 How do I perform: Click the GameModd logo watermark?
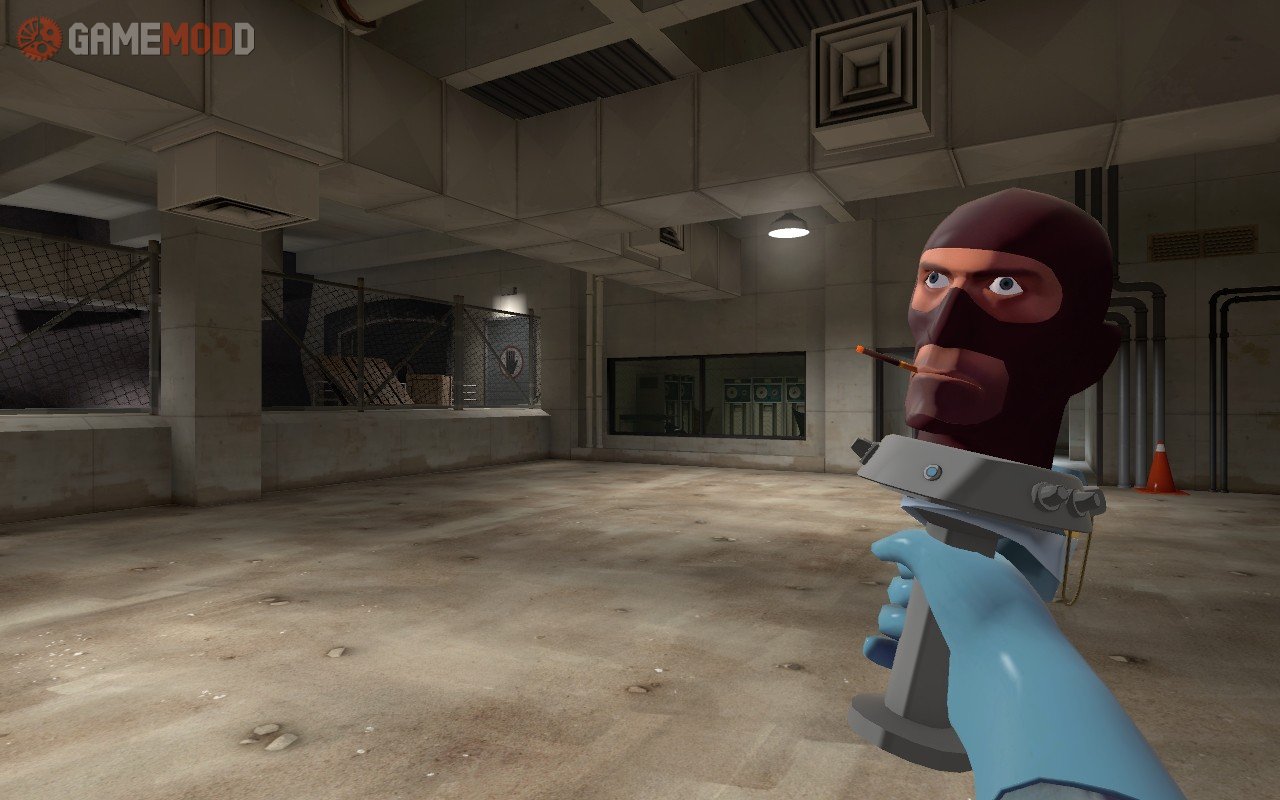click(135, 39)
